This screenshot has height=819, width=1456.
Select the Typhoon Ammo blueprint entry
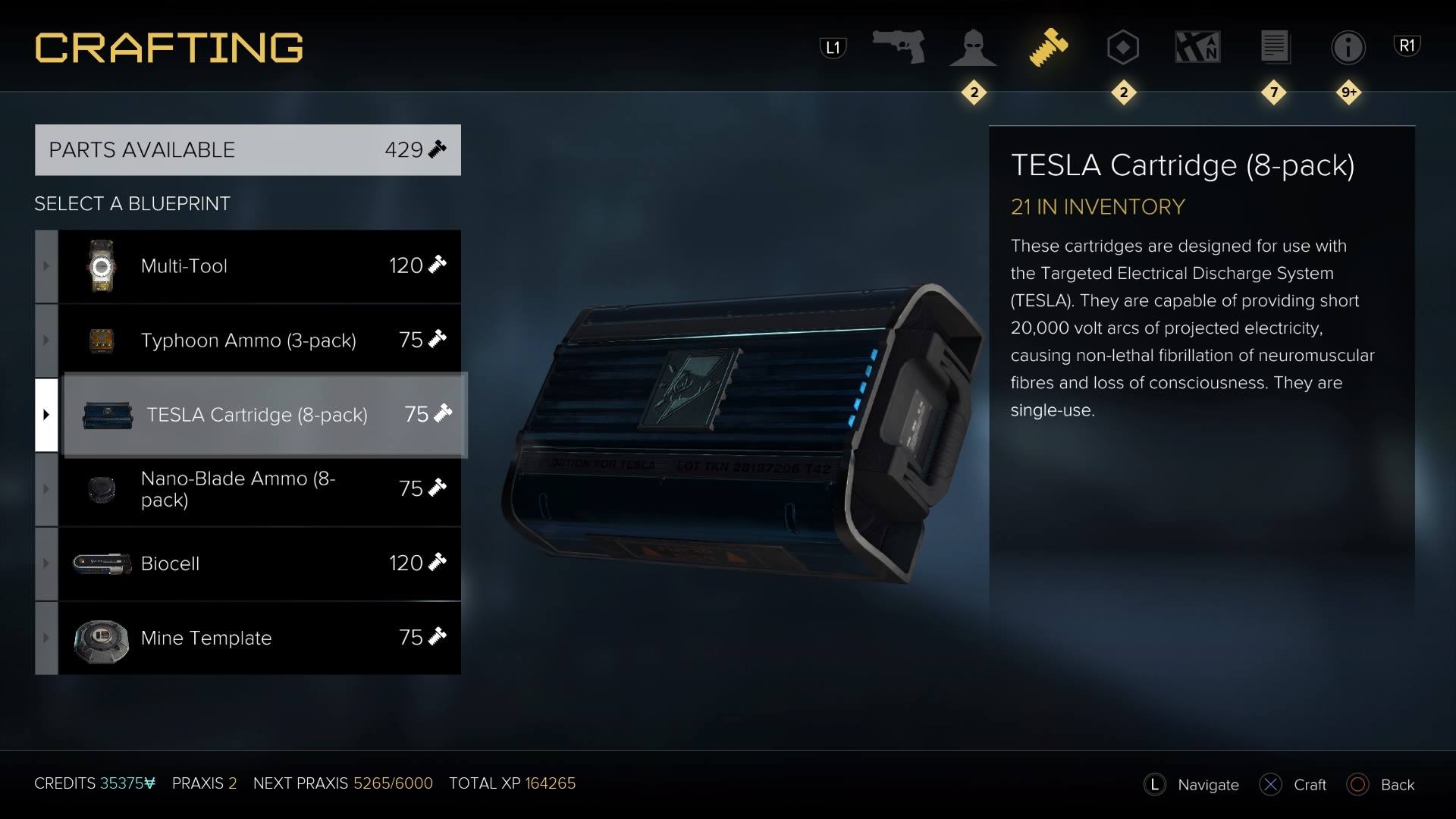pos(250,340)
